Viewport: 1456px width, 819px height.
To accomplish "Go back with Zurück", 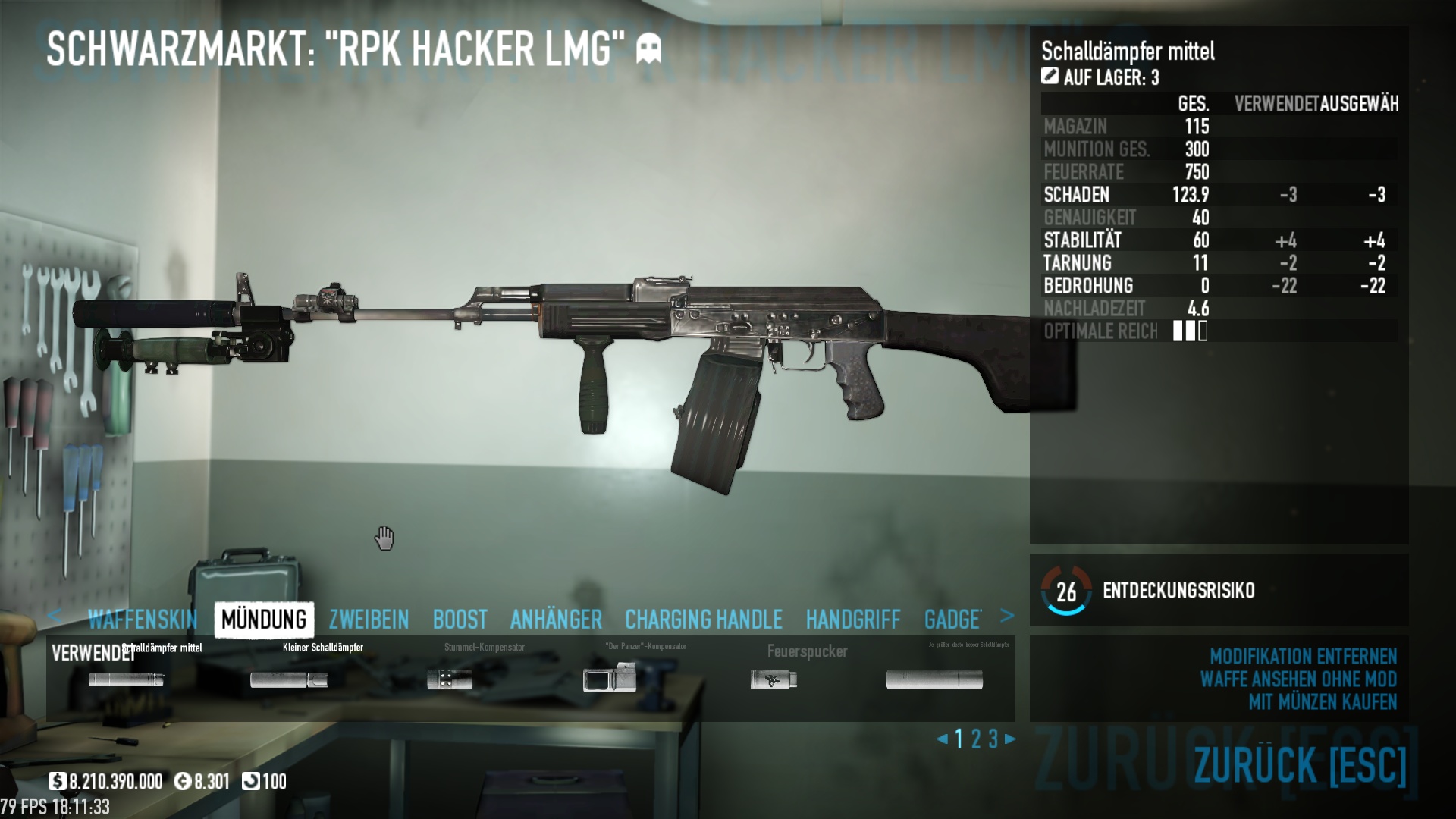I will click(x=1300, y=764).
